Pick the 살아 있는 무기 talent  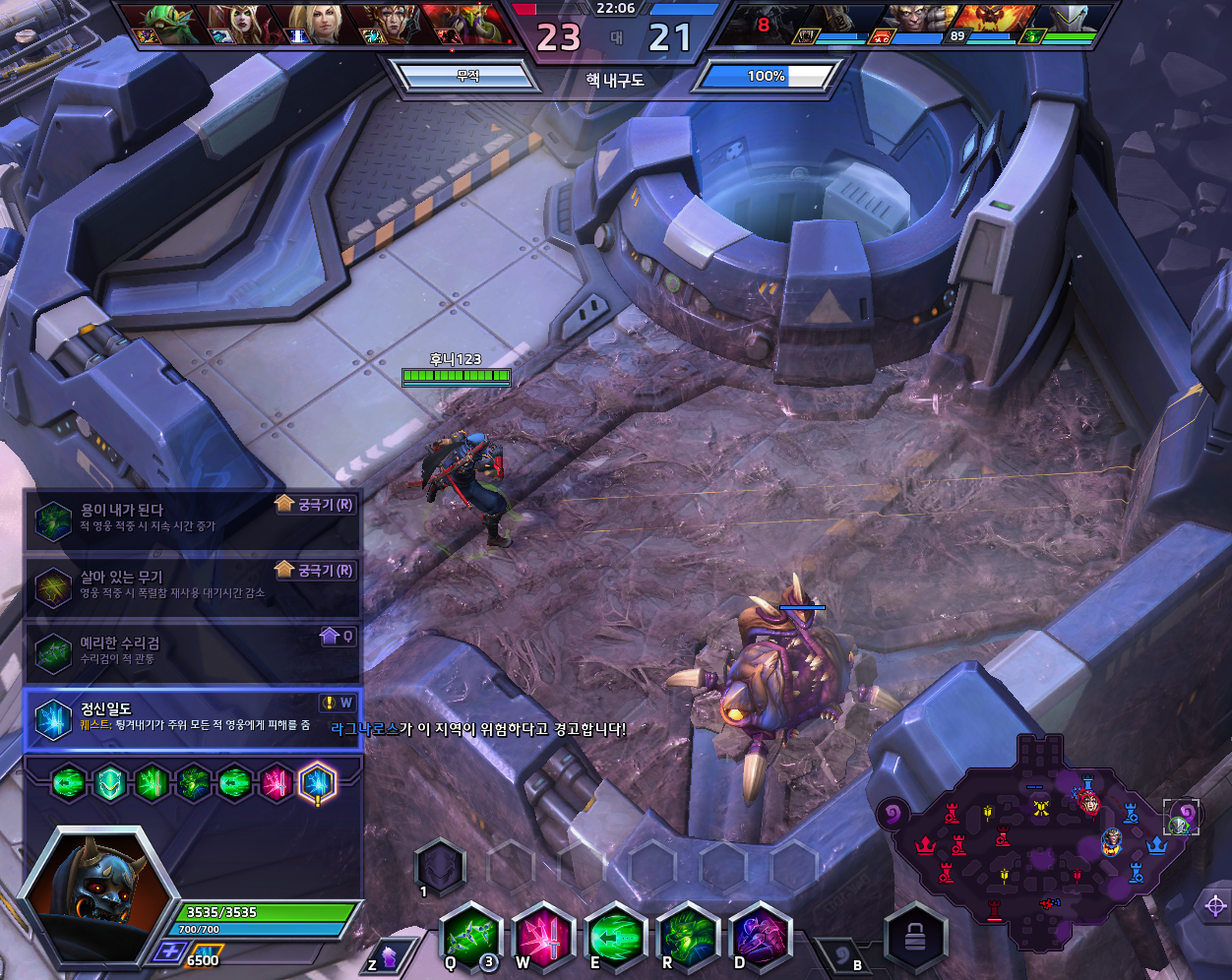192,585
